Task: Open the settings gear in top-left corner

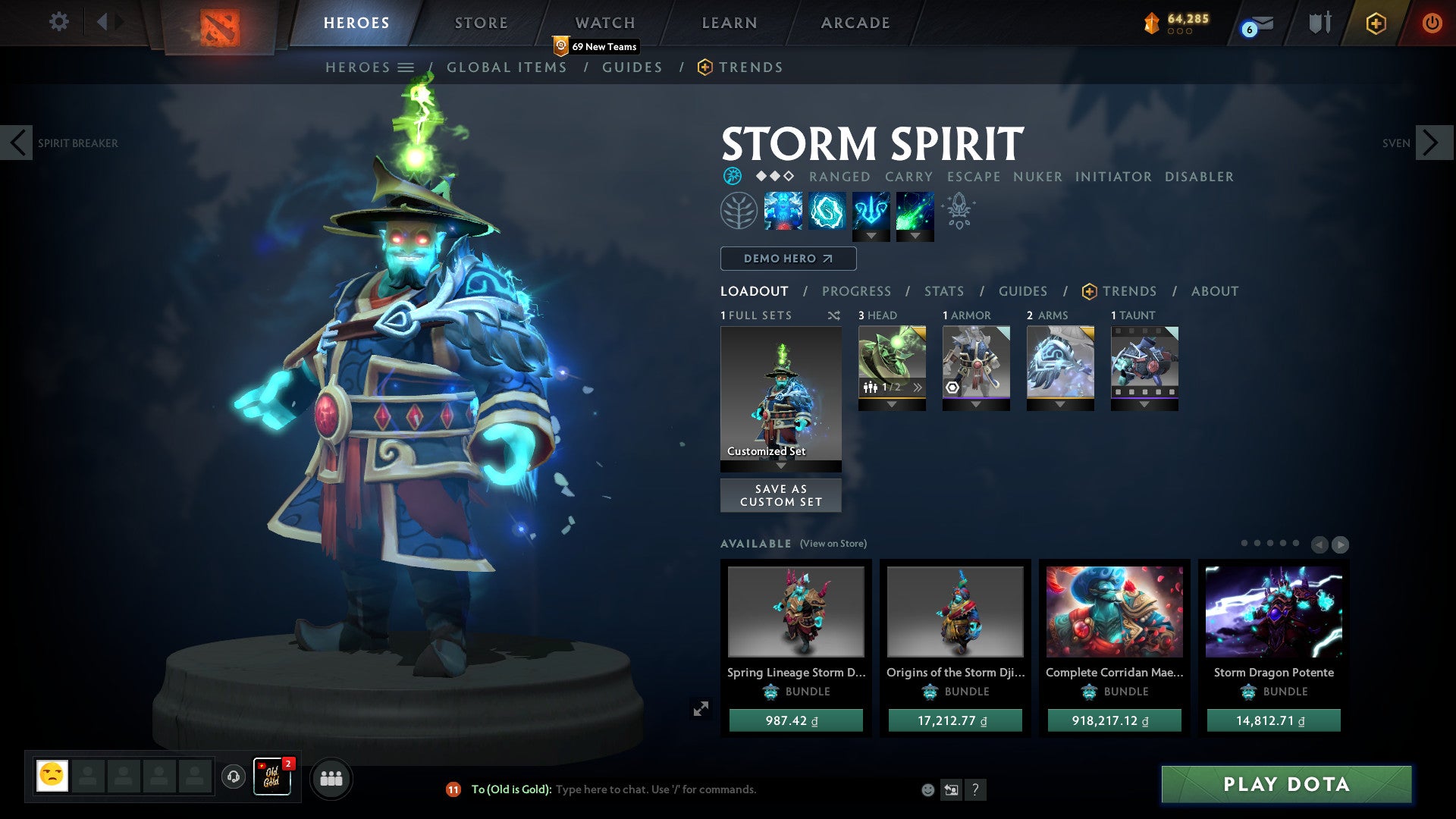Action: (58, 21)
